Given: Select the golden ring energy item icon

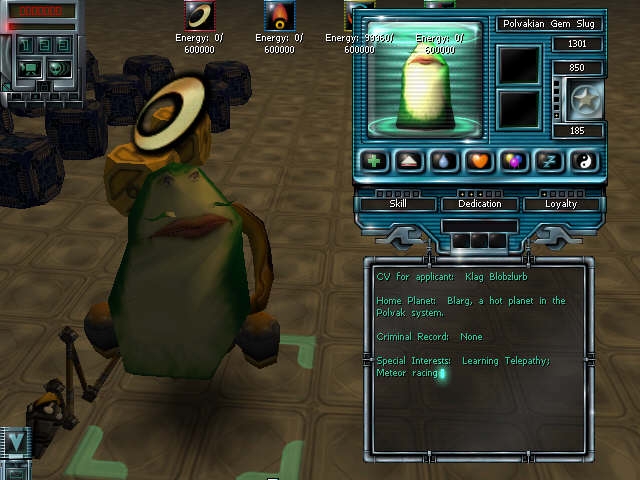Looking at the screenshot, I should pos(201,16).
